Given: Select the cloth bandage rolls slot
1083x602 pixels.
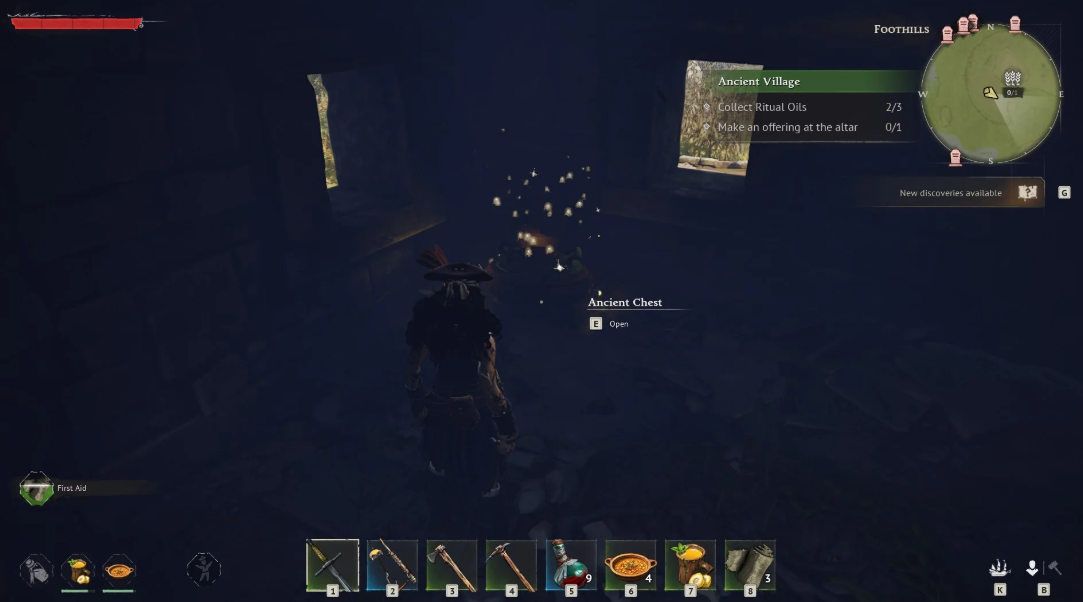Looking at the screenshot, I should pyautogui.click(x=750, y=566).
